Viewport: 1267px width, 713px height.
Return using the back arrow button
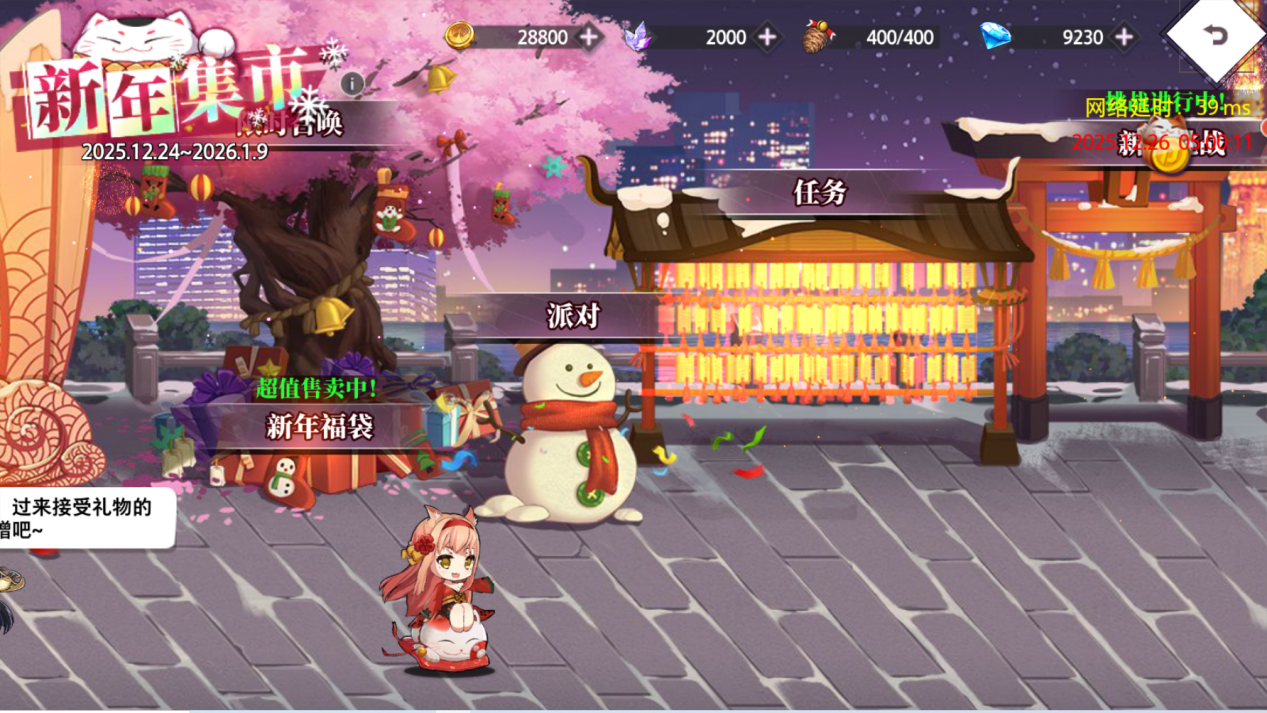click(x=1215, y=37)
